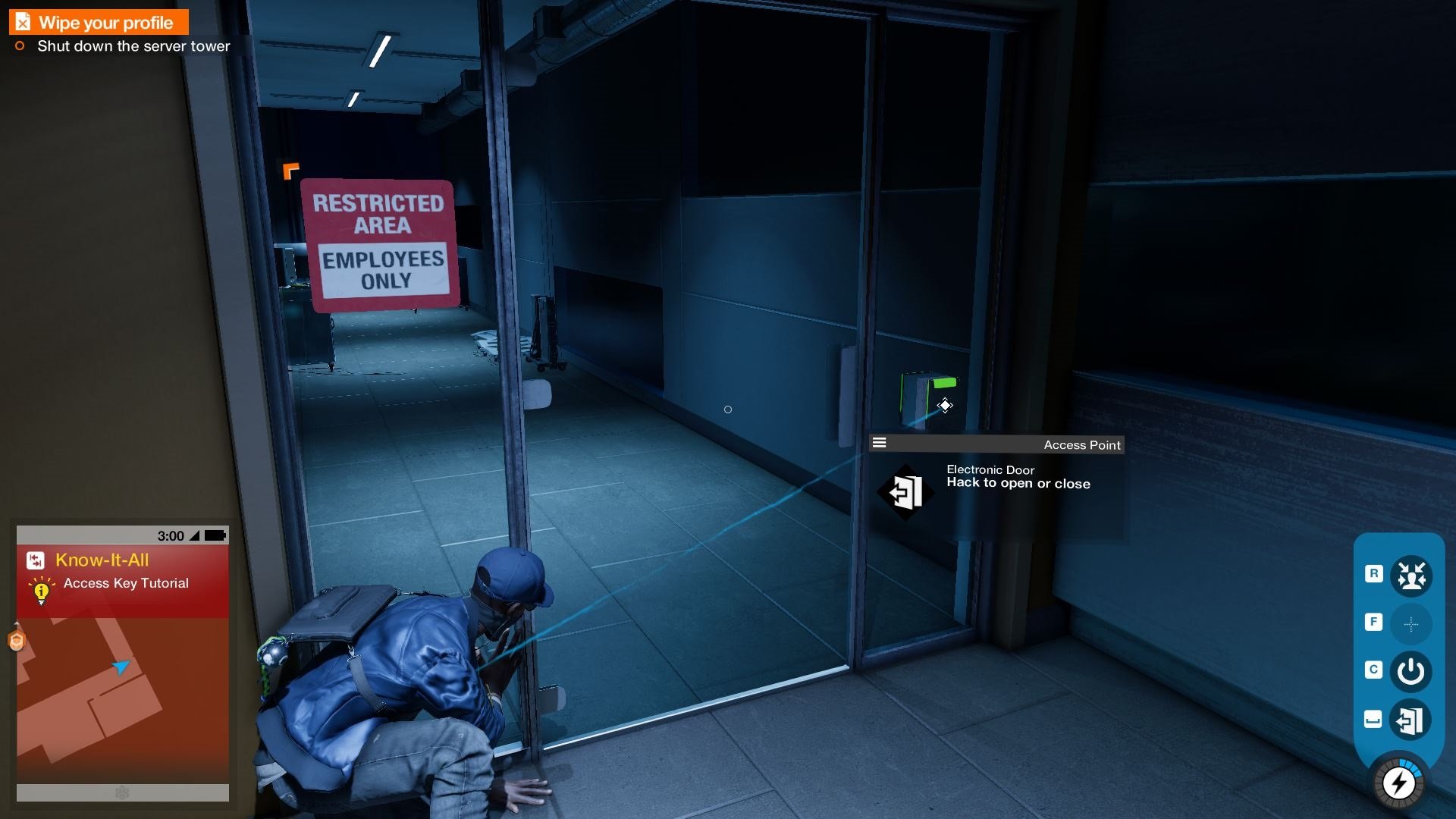Select the Shut down the server tower objective
This screenshot has height=819, width=1456.
[x=133, y=46]
